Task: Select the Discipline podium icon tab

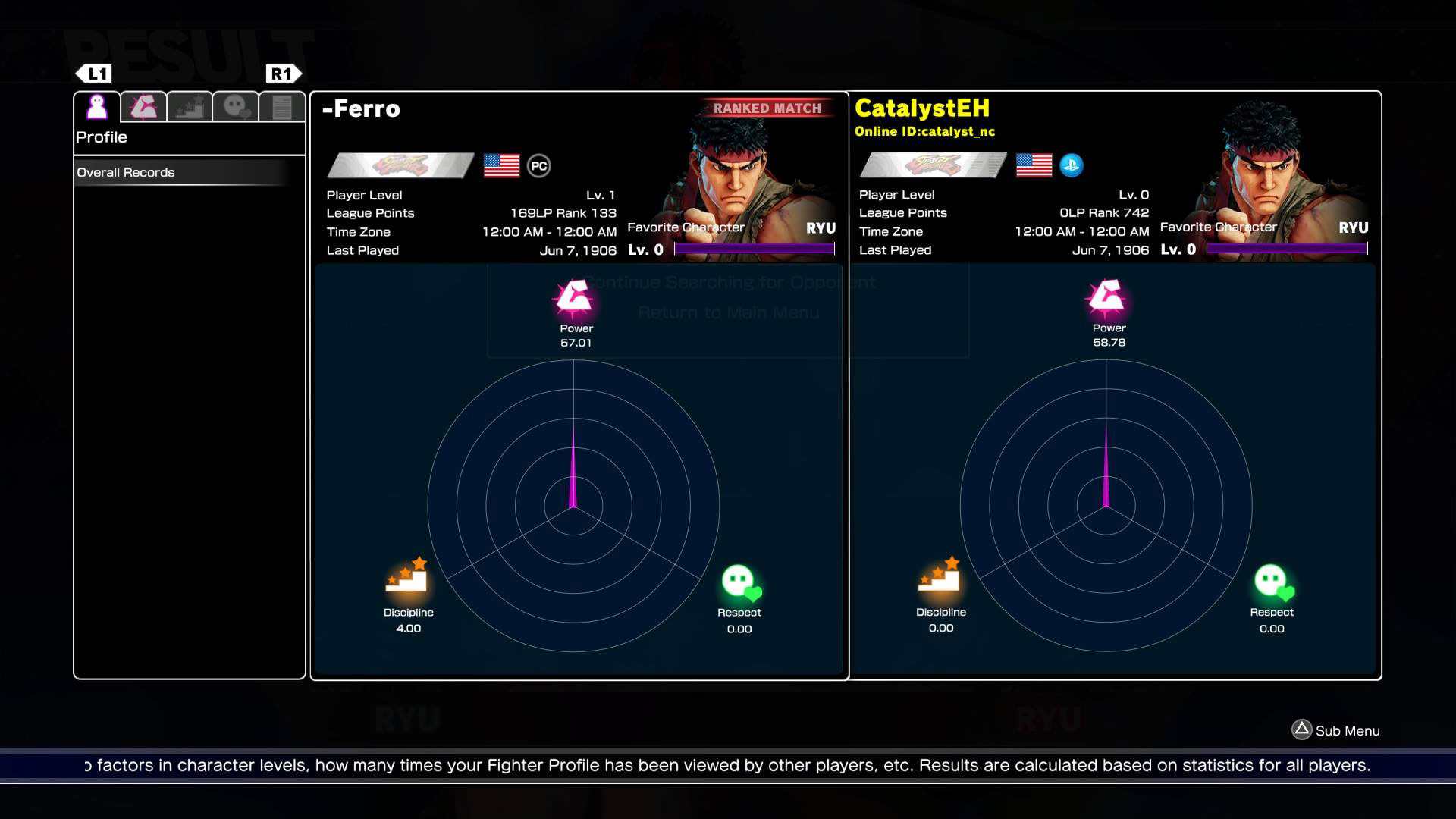Action: coord(190,105)
